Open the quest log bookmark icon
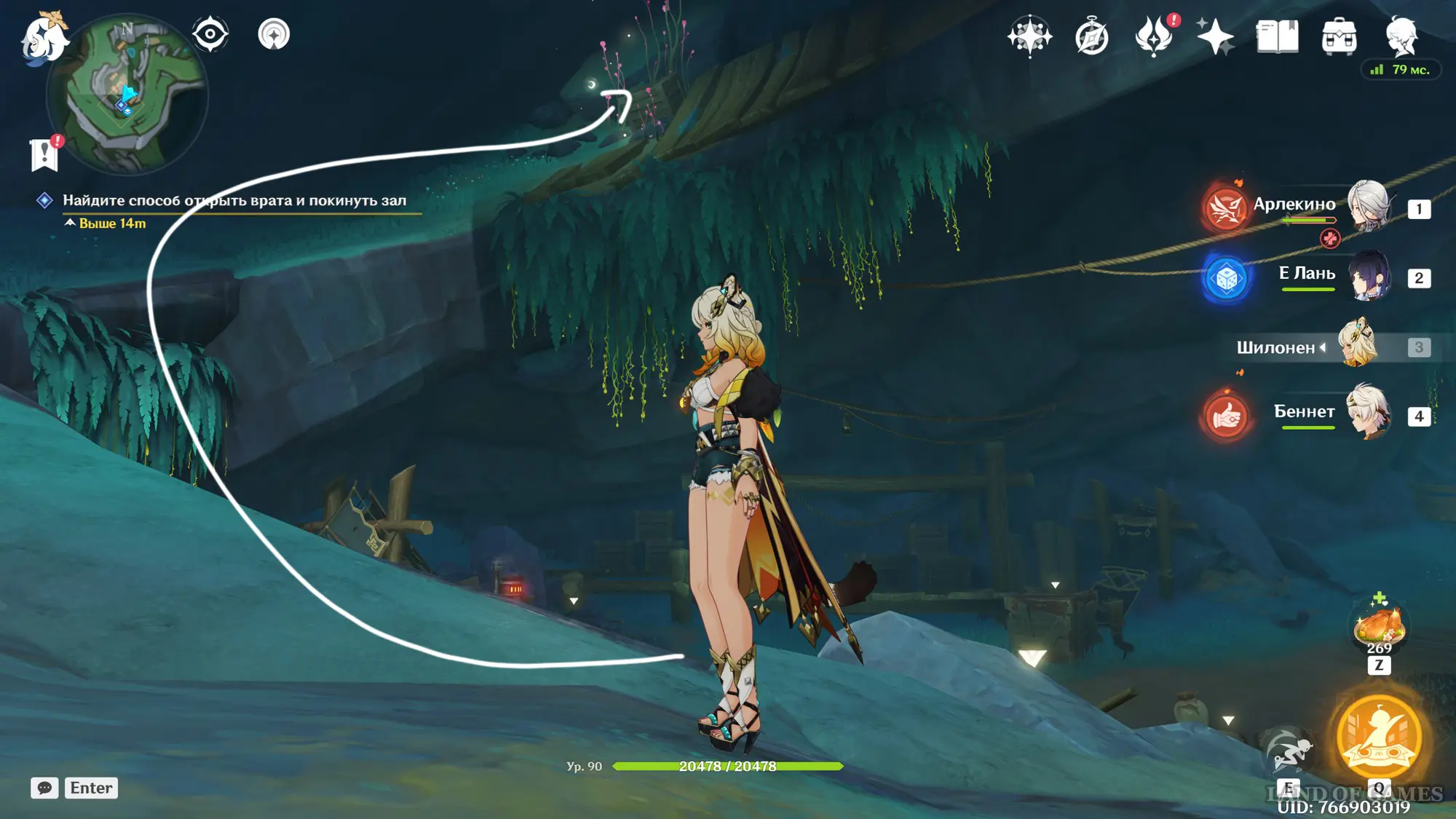 pyautogui.click(x=44, y=154)
